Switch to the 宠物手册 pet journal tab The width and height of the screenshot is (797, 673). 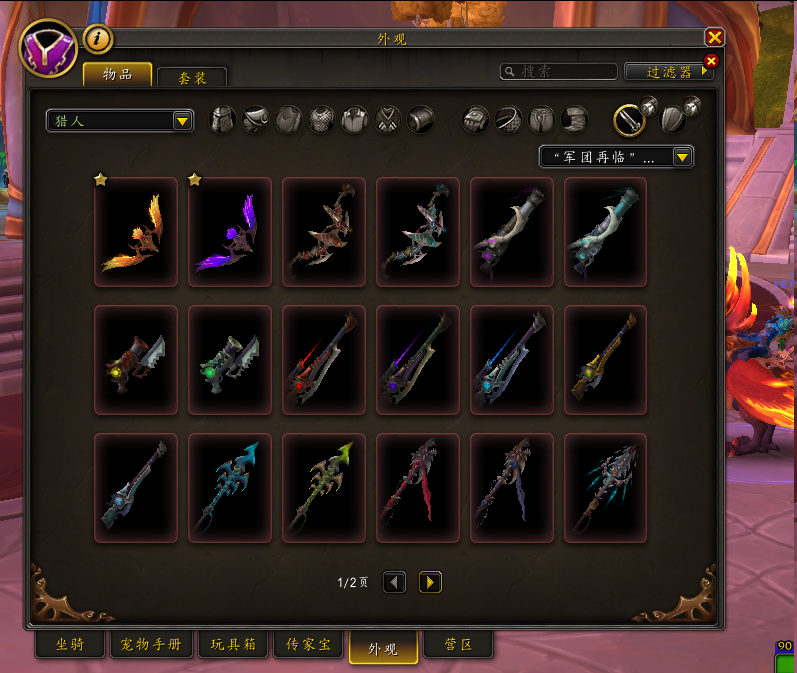pos(151,646)
